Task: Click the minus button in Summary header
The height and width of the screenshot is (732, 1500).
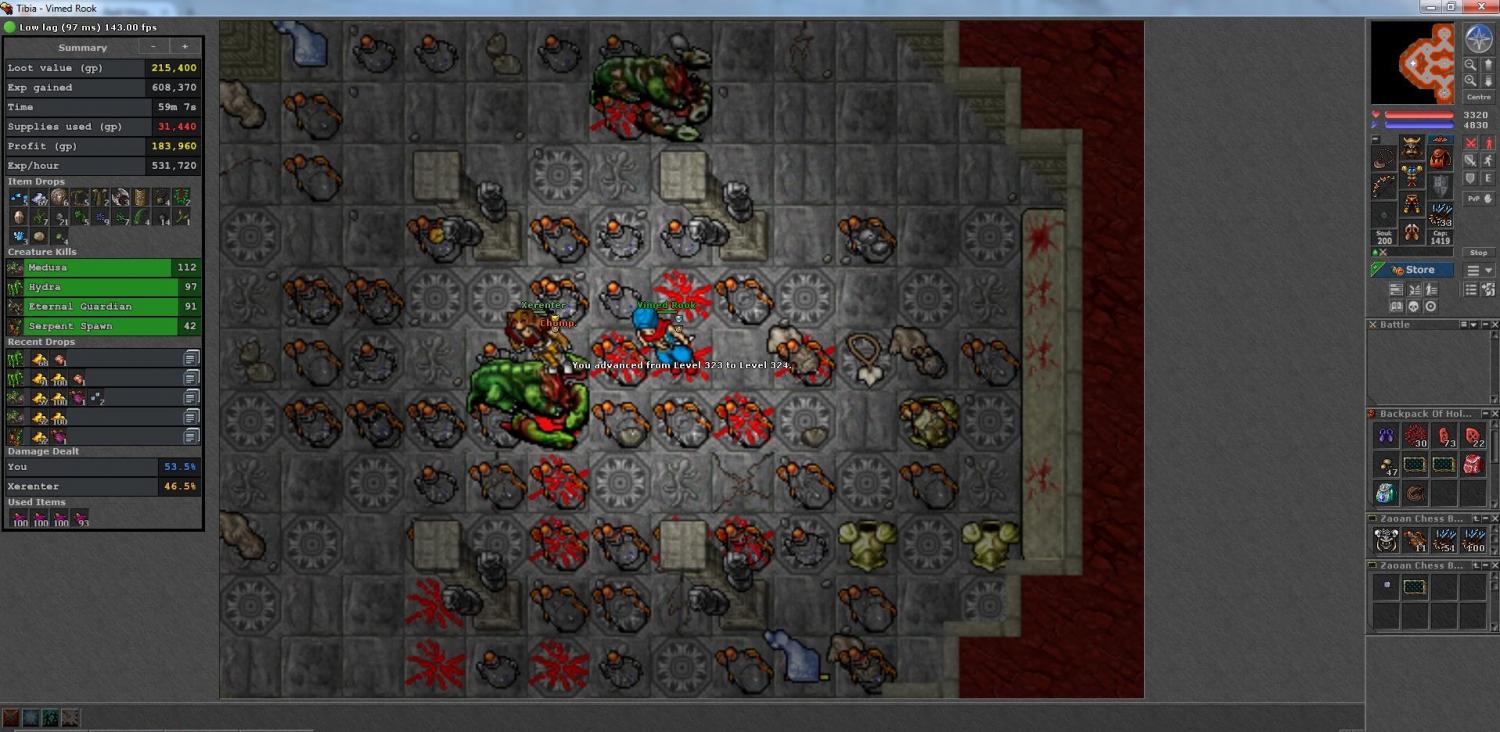Action: 153,47
